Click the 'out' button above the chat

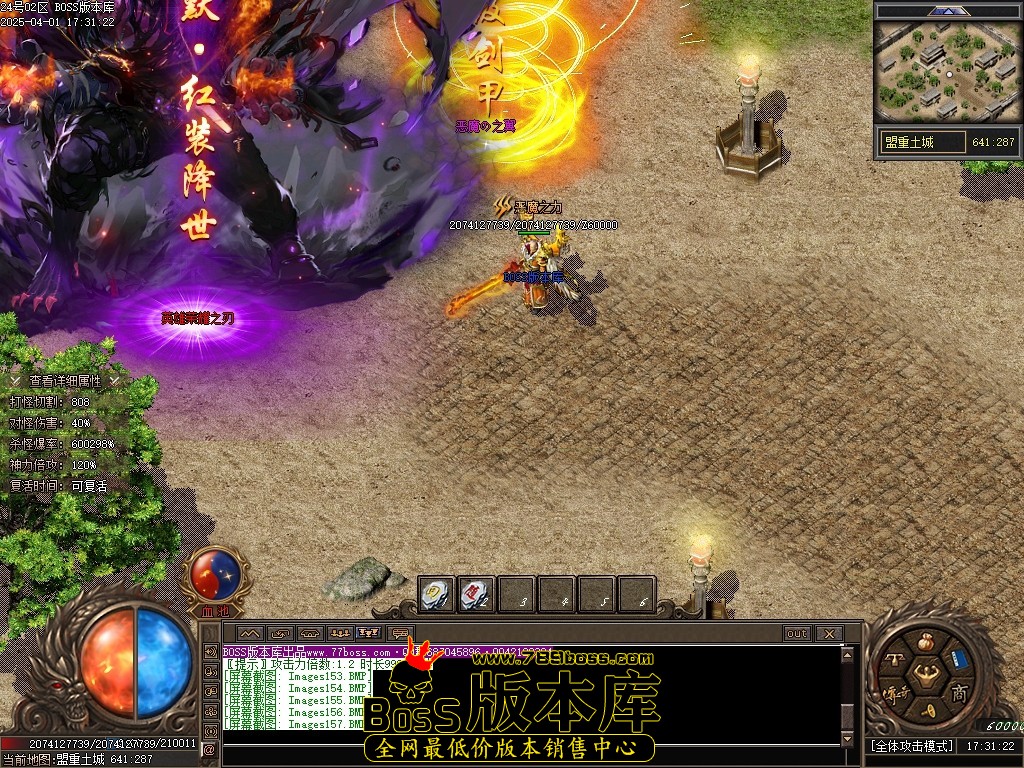[x=797, y=634]
